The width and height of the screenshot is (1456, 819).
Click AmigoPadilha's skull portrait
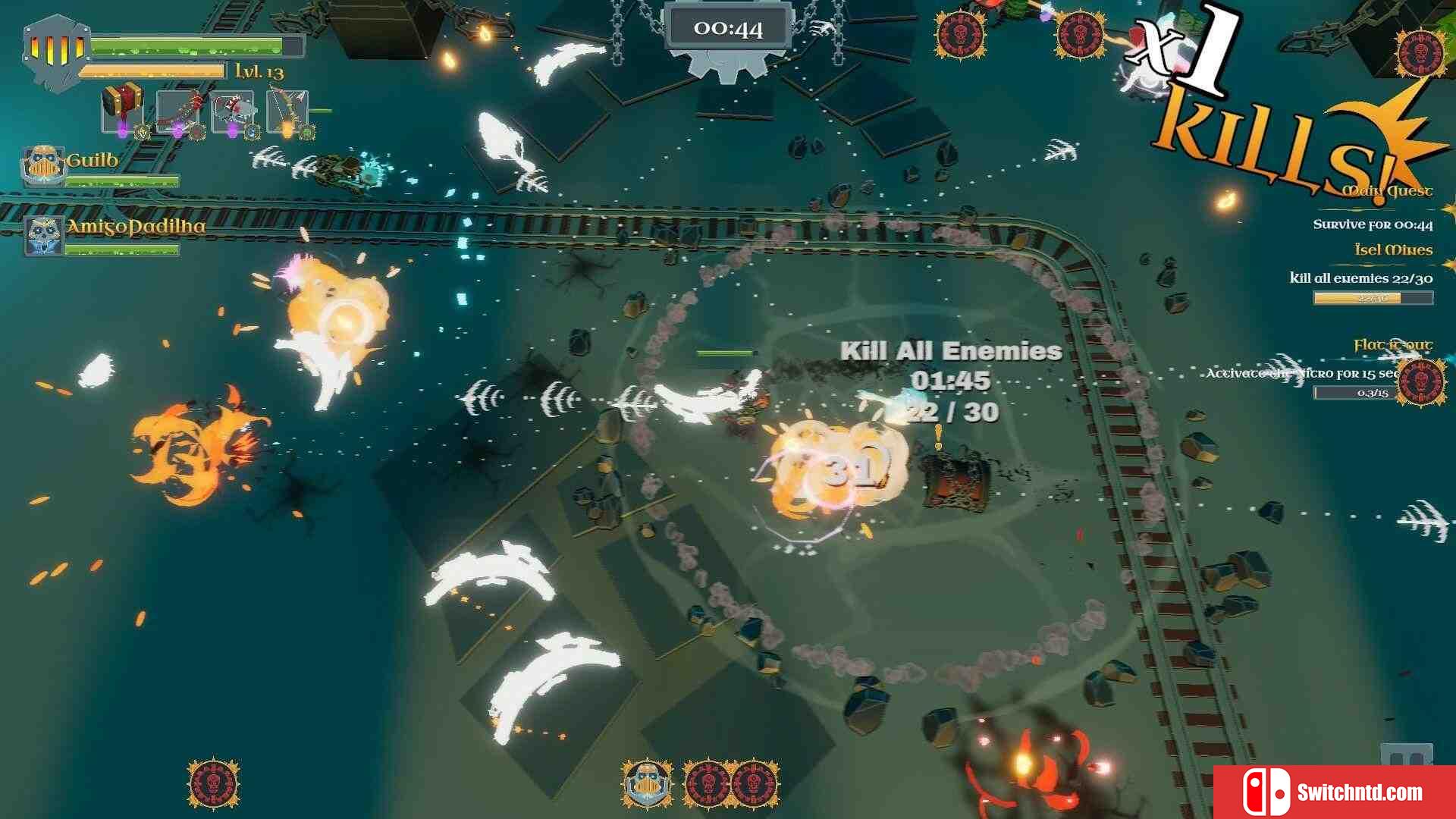coord(42,235)
